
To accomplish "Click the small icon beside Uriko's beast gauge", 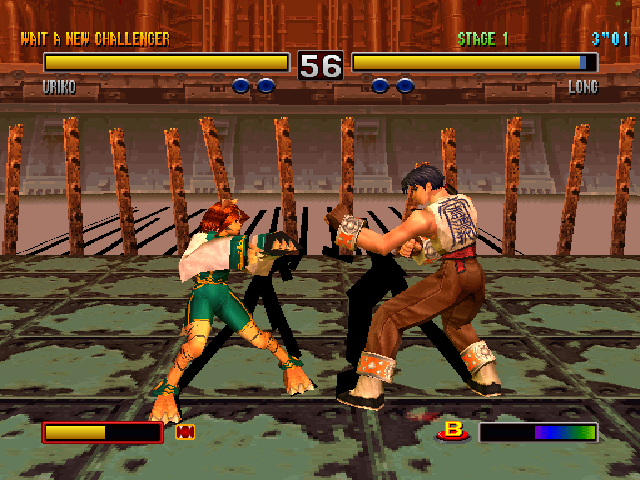I will [185, 432].
